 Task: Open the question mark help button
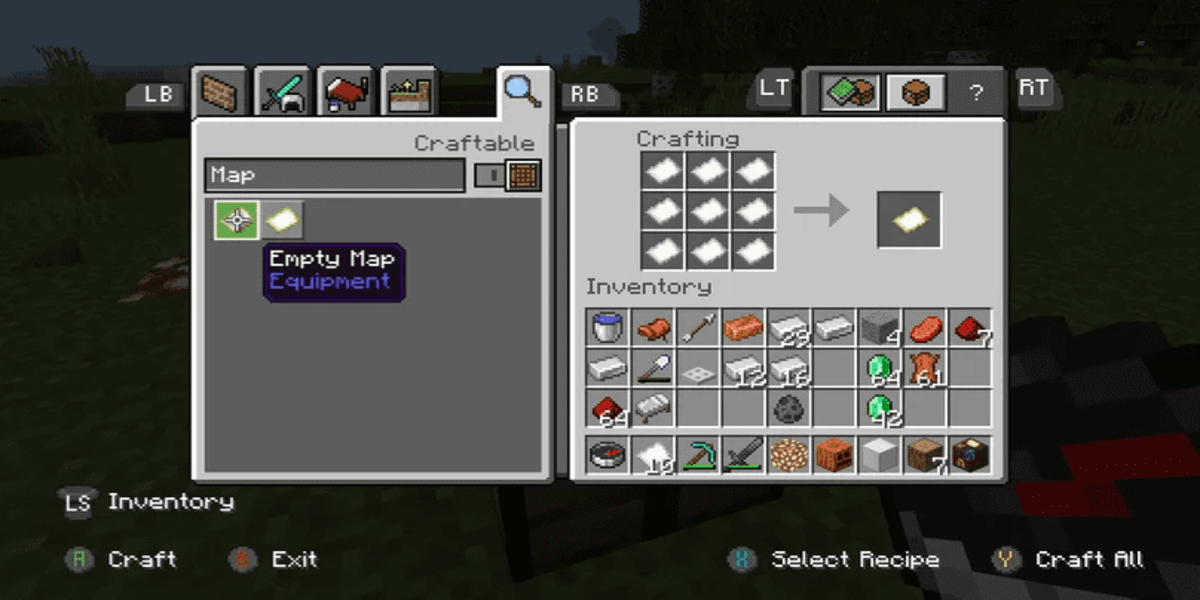pos(976,93)
